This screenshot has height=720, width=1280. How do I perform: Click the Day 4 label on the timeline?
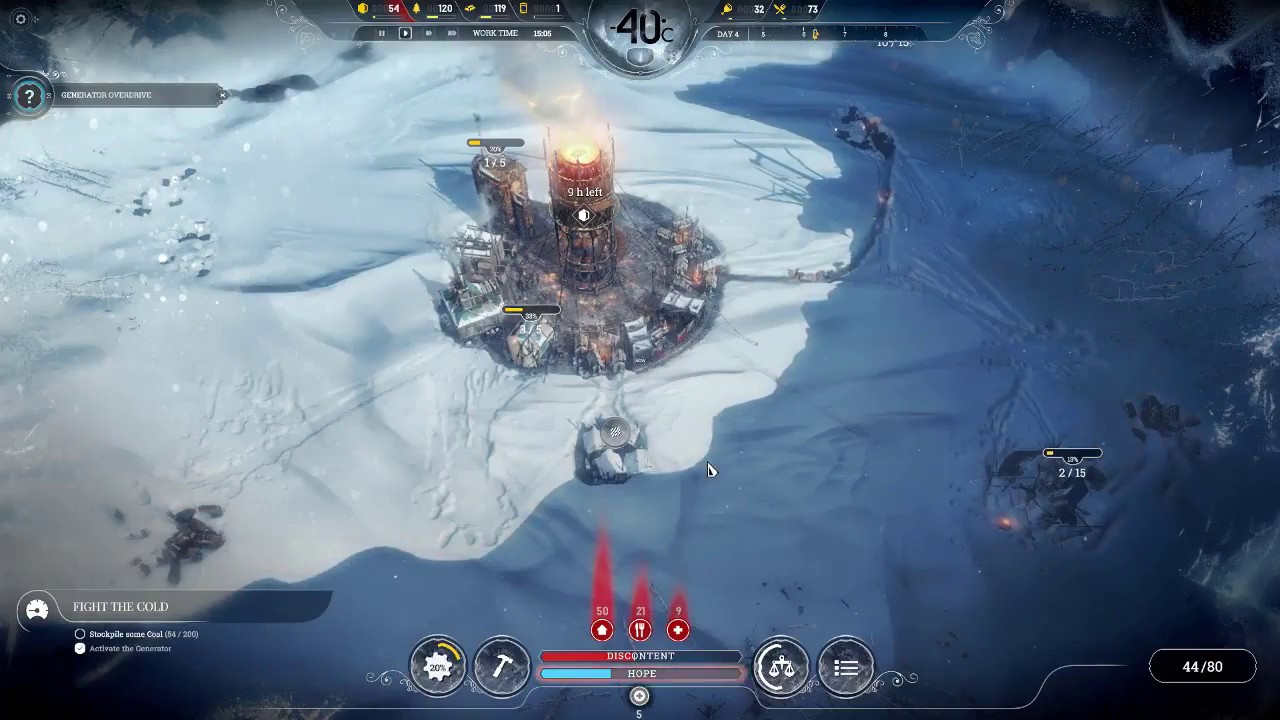pos(727,33)
